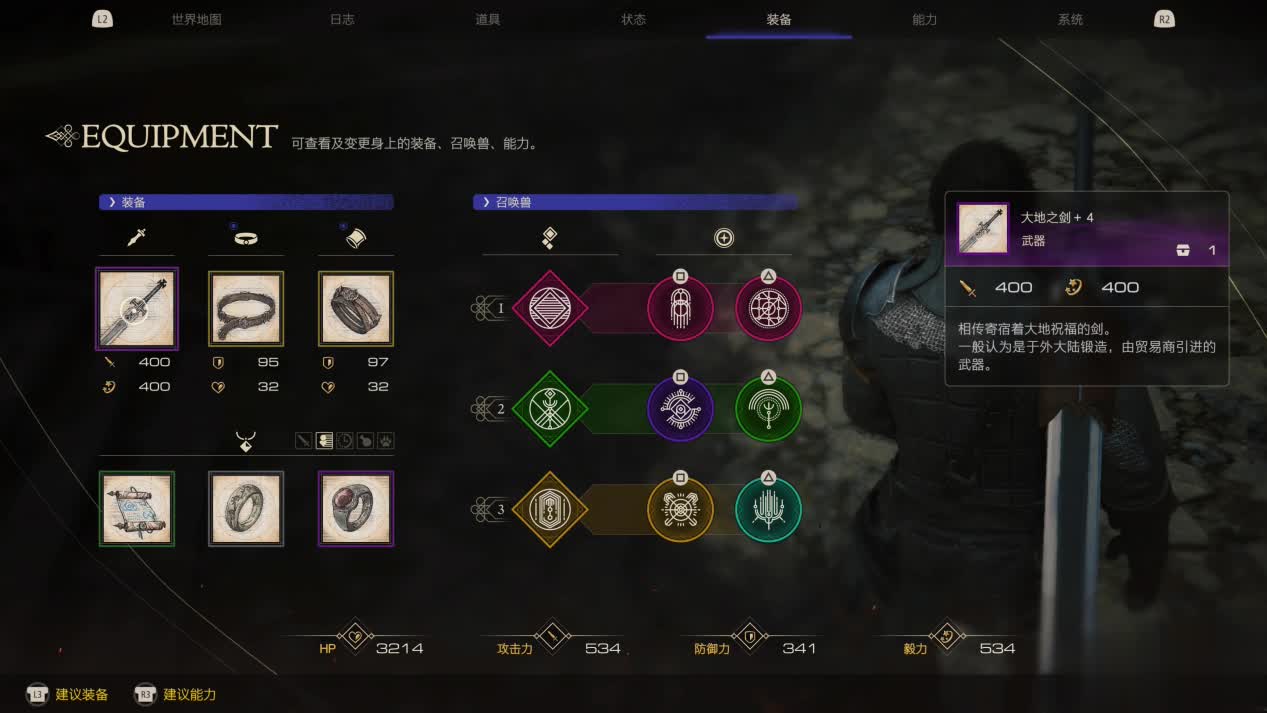
Task: Switch to the 世界地图 tab
Action: (196, 20)
